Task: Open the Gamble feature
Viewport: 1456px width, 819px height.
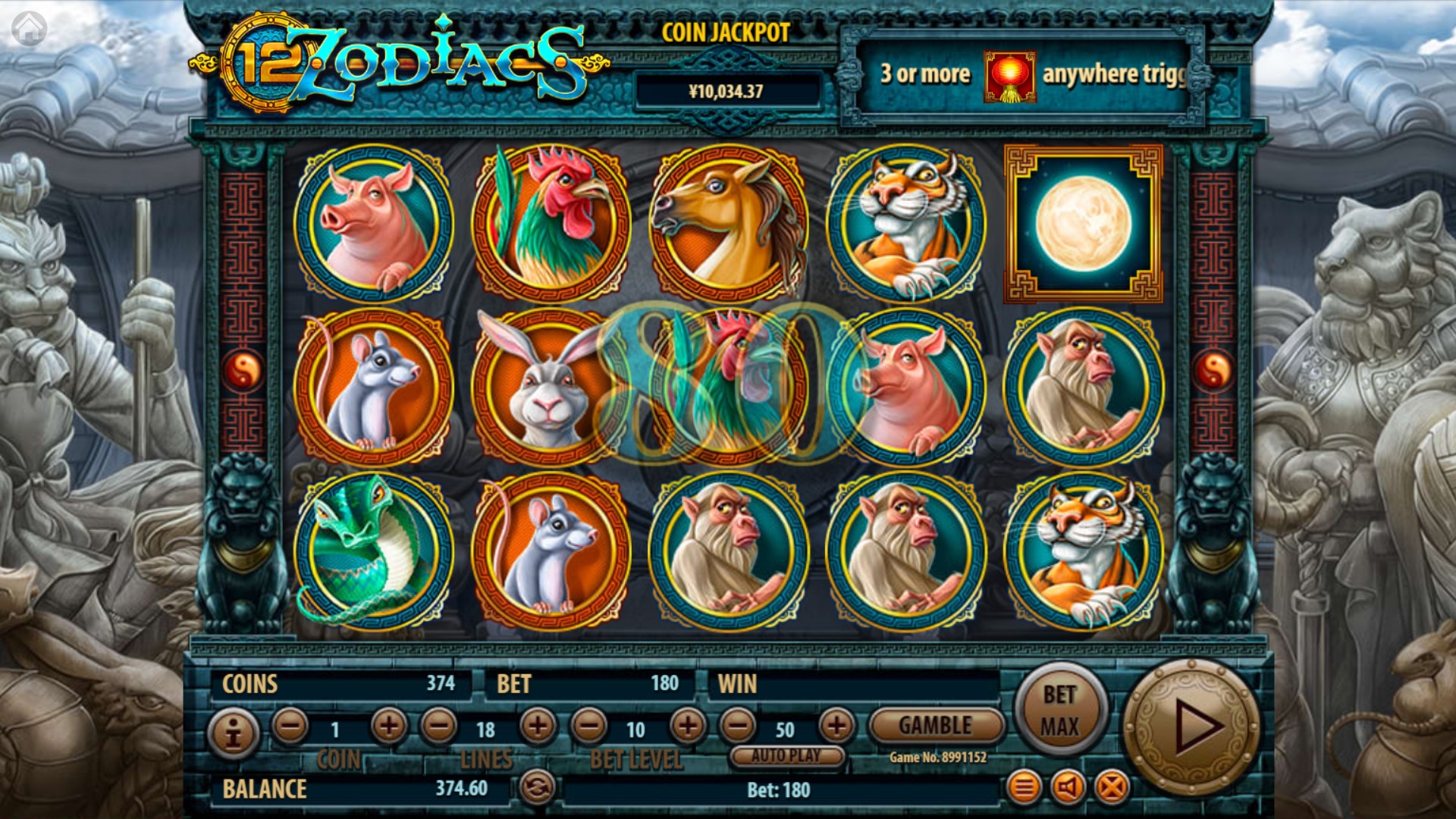Action: [x=936, y=726]
